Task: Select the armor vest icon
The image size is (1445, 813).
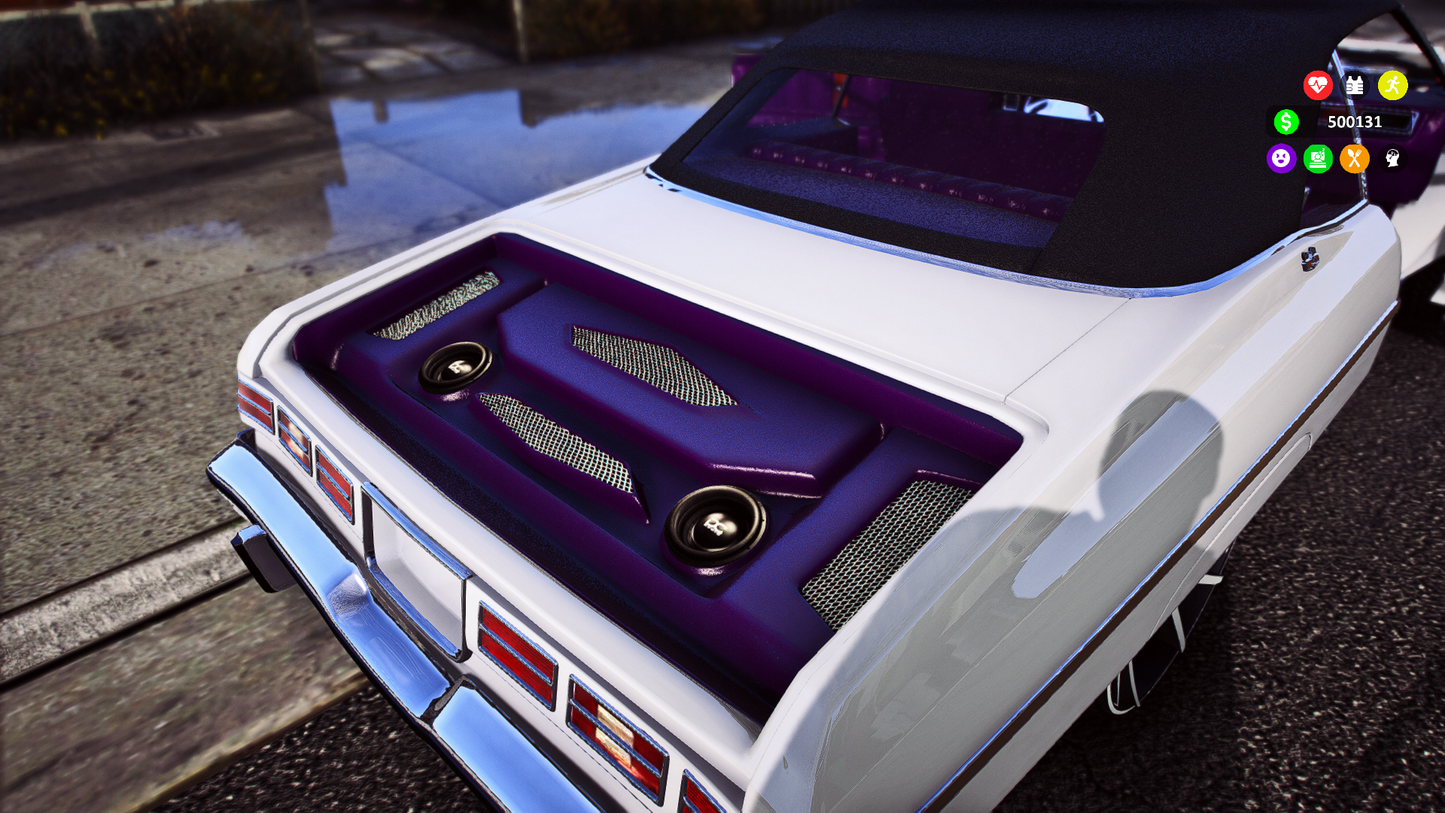Action: point(1353,85)
